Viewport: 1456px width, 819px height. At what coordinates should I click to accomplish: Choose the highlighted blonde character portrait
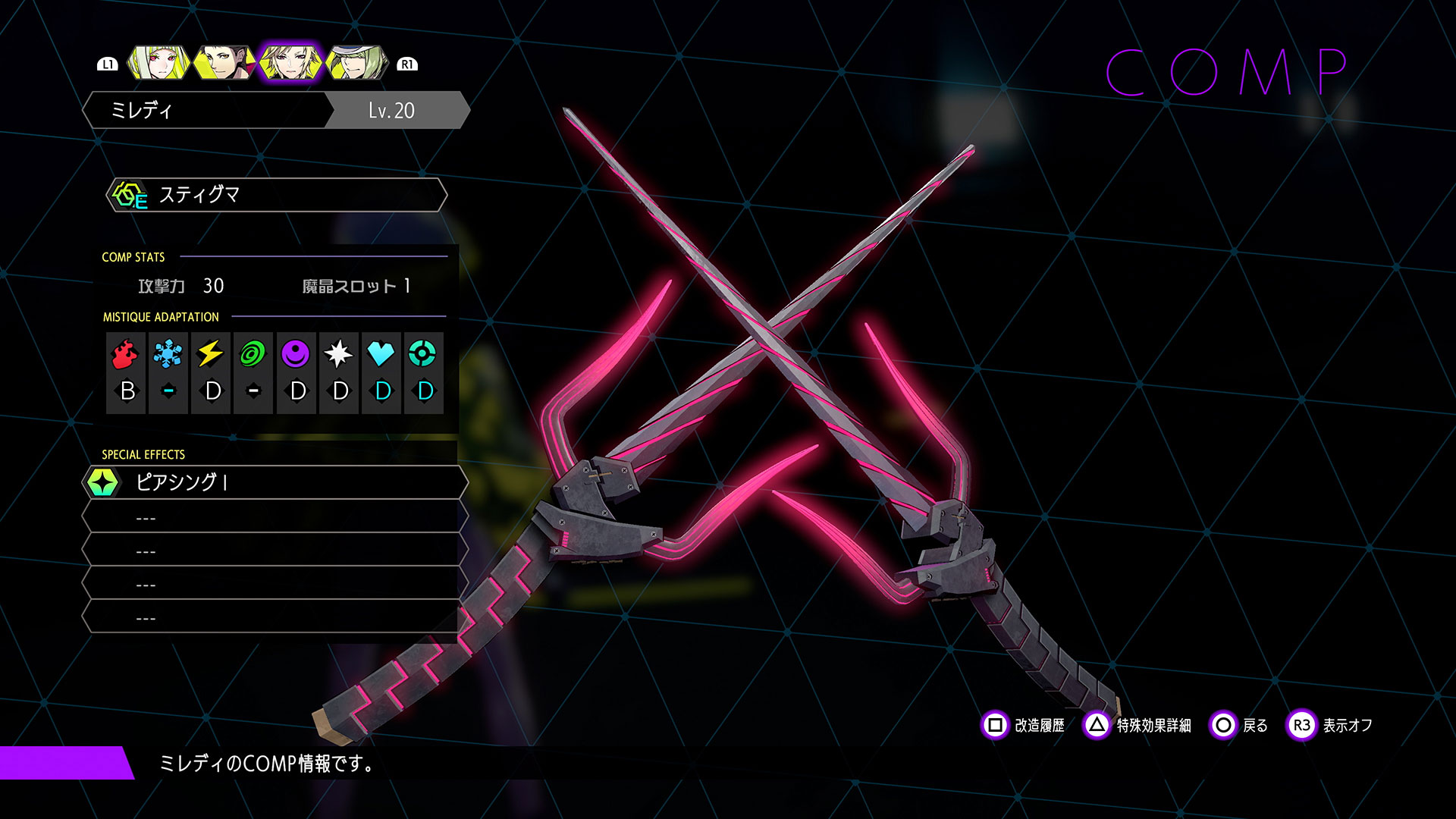290,64
